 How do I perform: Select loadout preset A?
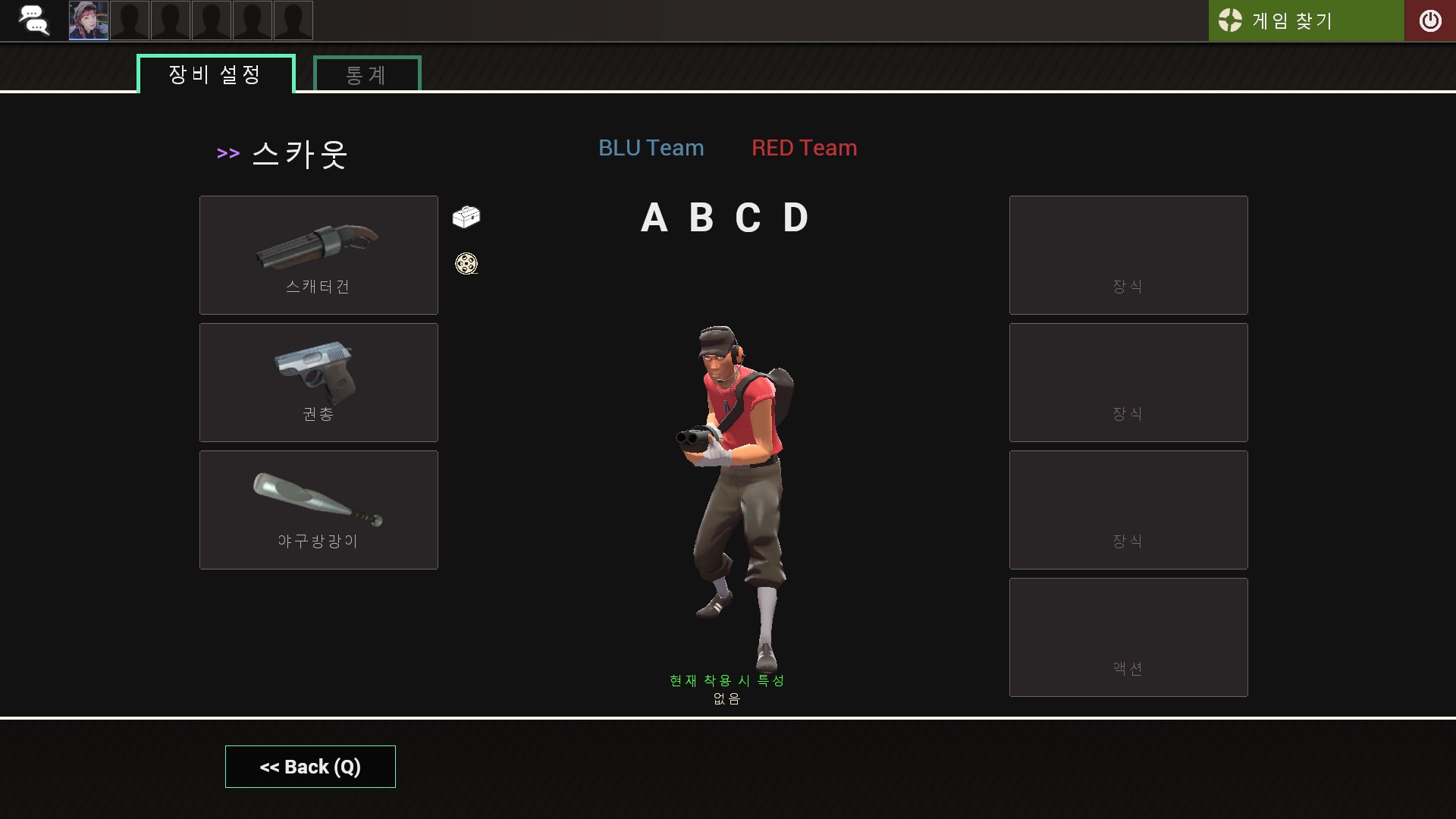tap(654, 218)
